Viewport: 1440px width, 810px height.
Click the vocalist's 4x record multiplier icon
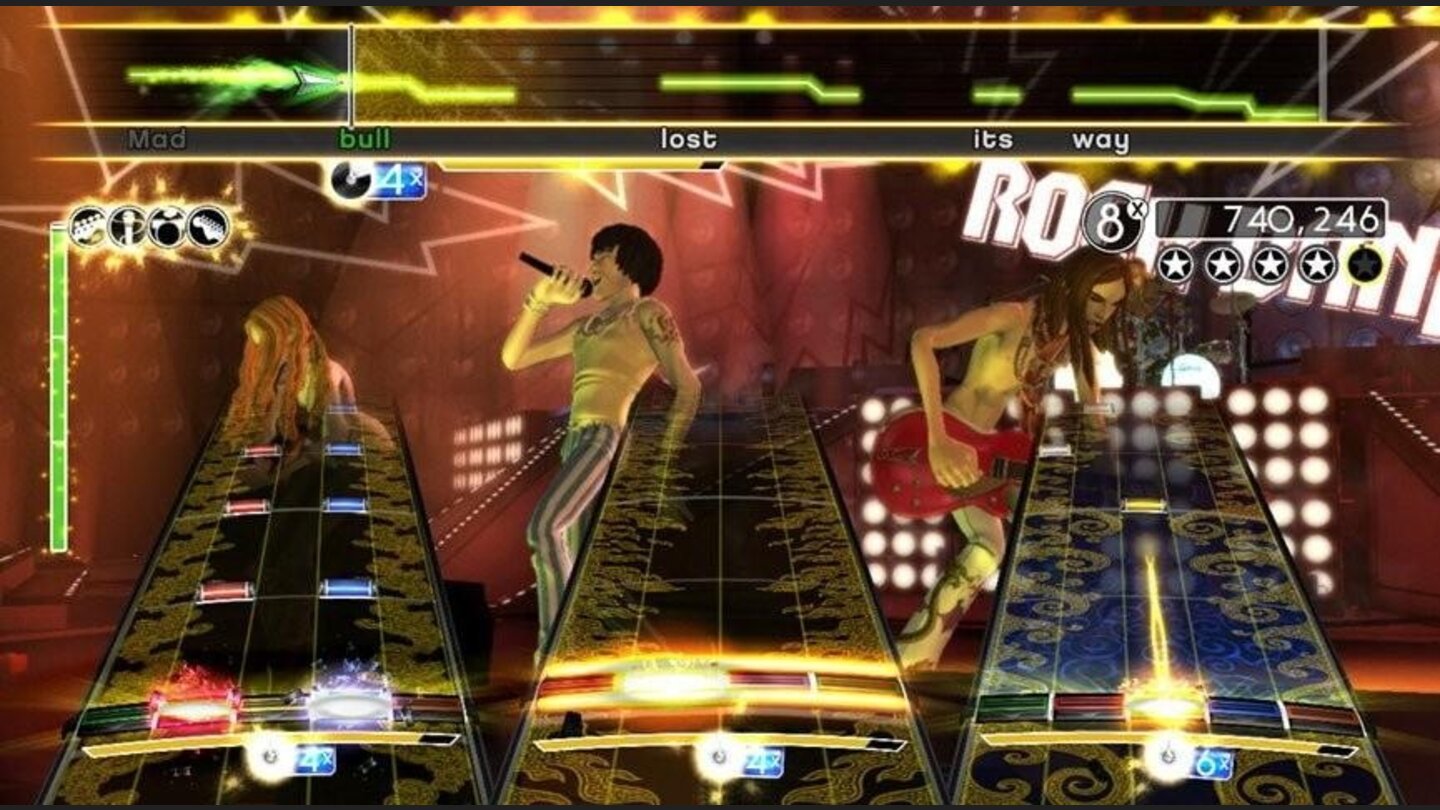[x=377, y=180]
